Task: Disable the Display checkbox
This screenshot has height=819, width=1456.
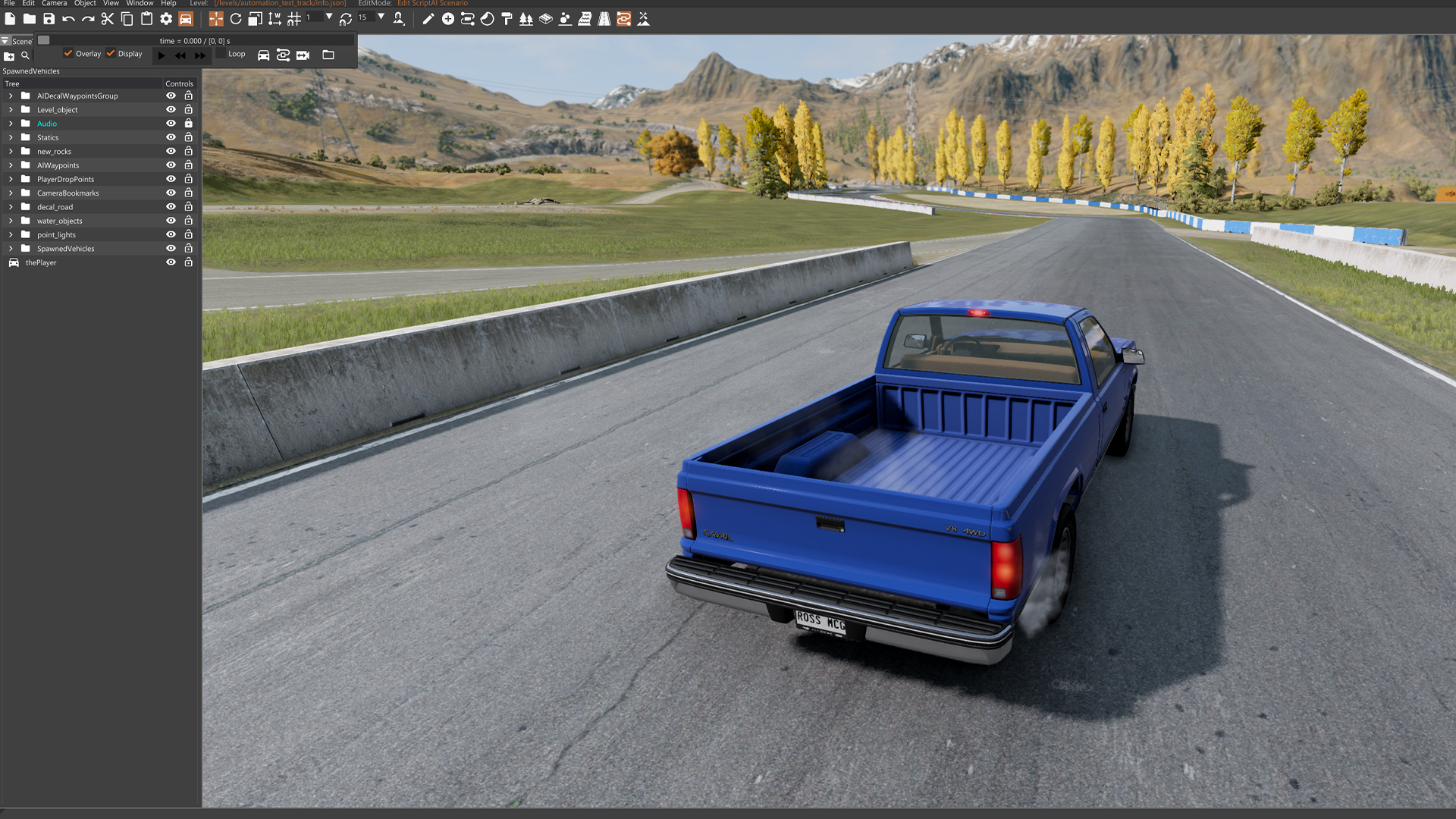Action: tap(111, 54)
